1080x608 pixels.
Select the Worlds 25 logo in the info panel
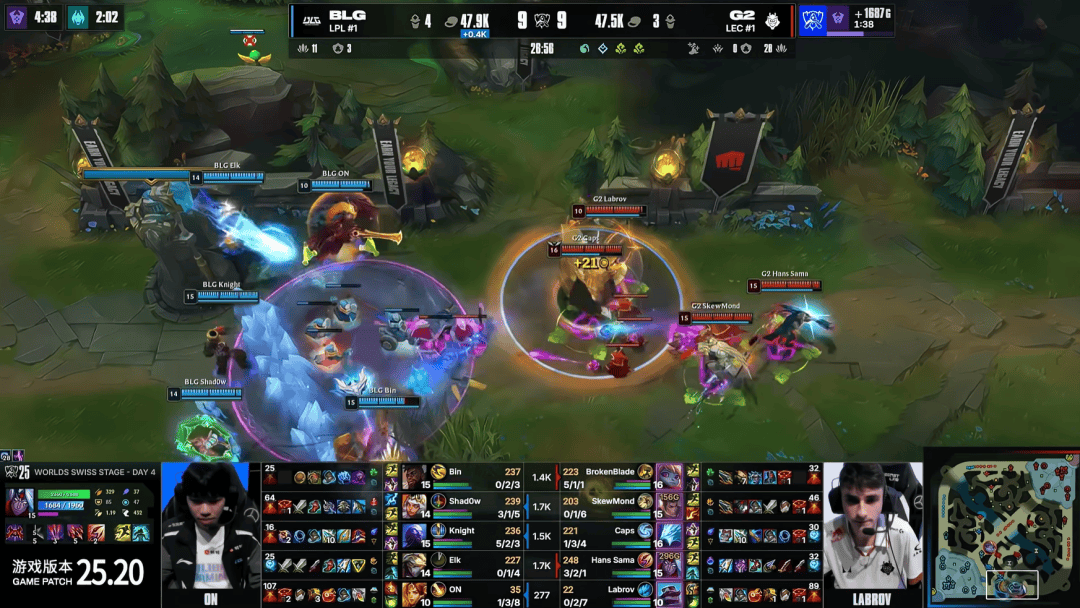pos(17,471)
